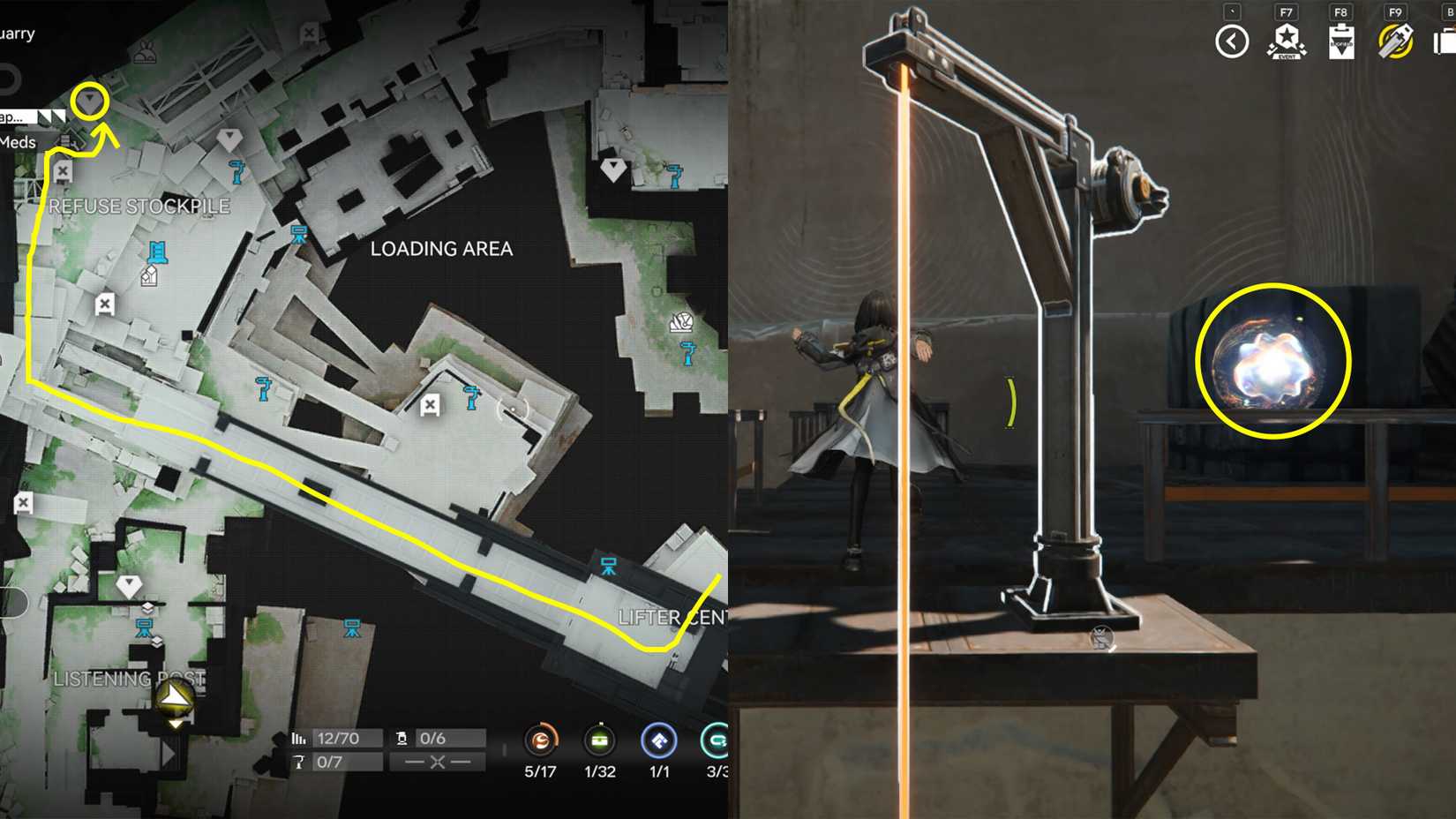Select the yellow F9 gadget tool icon
This screenshot has width=1456, height=819.
[x=1394, y=40]
